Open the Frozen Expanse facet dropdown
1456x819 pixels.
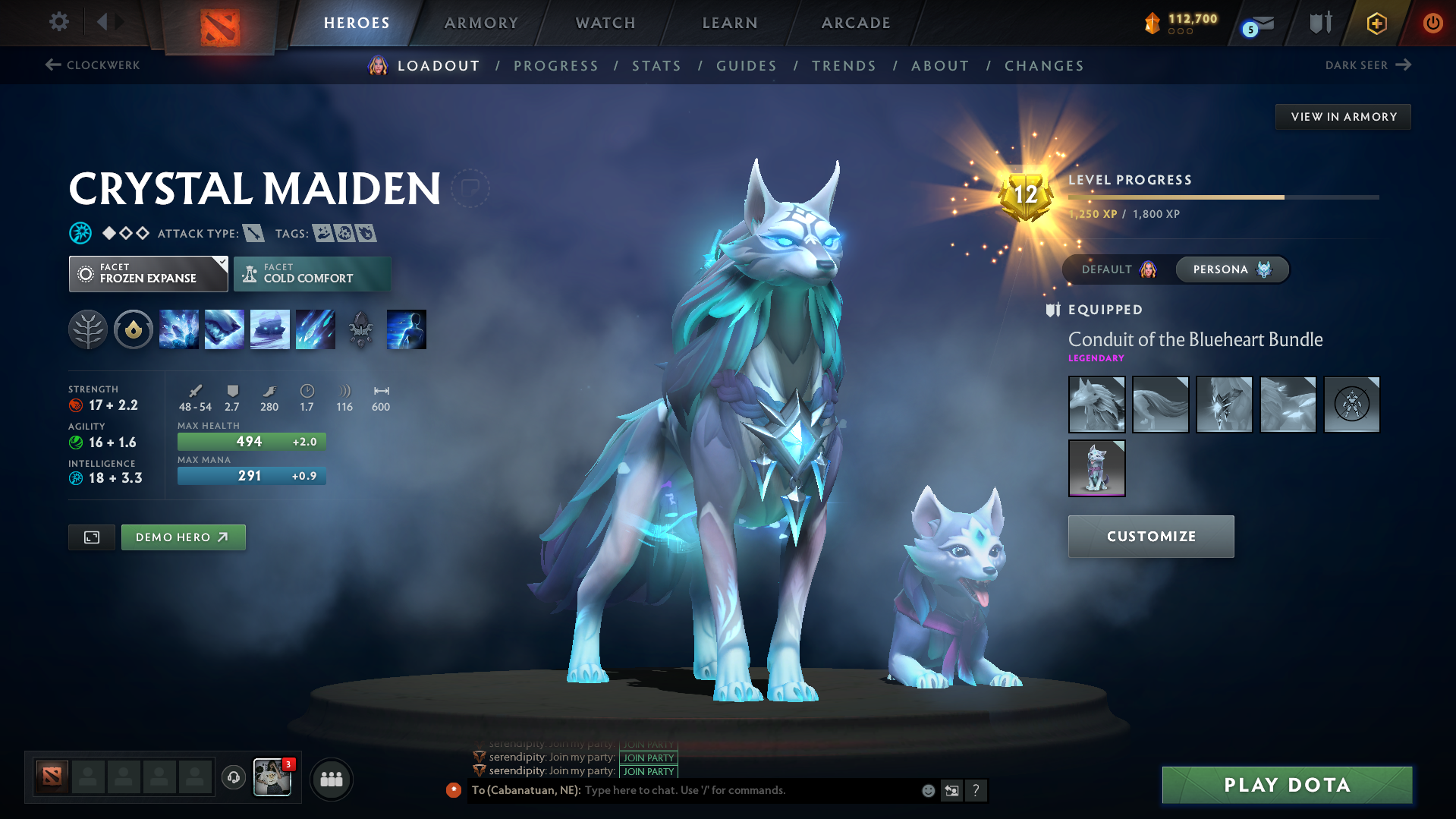pos(148,273)
